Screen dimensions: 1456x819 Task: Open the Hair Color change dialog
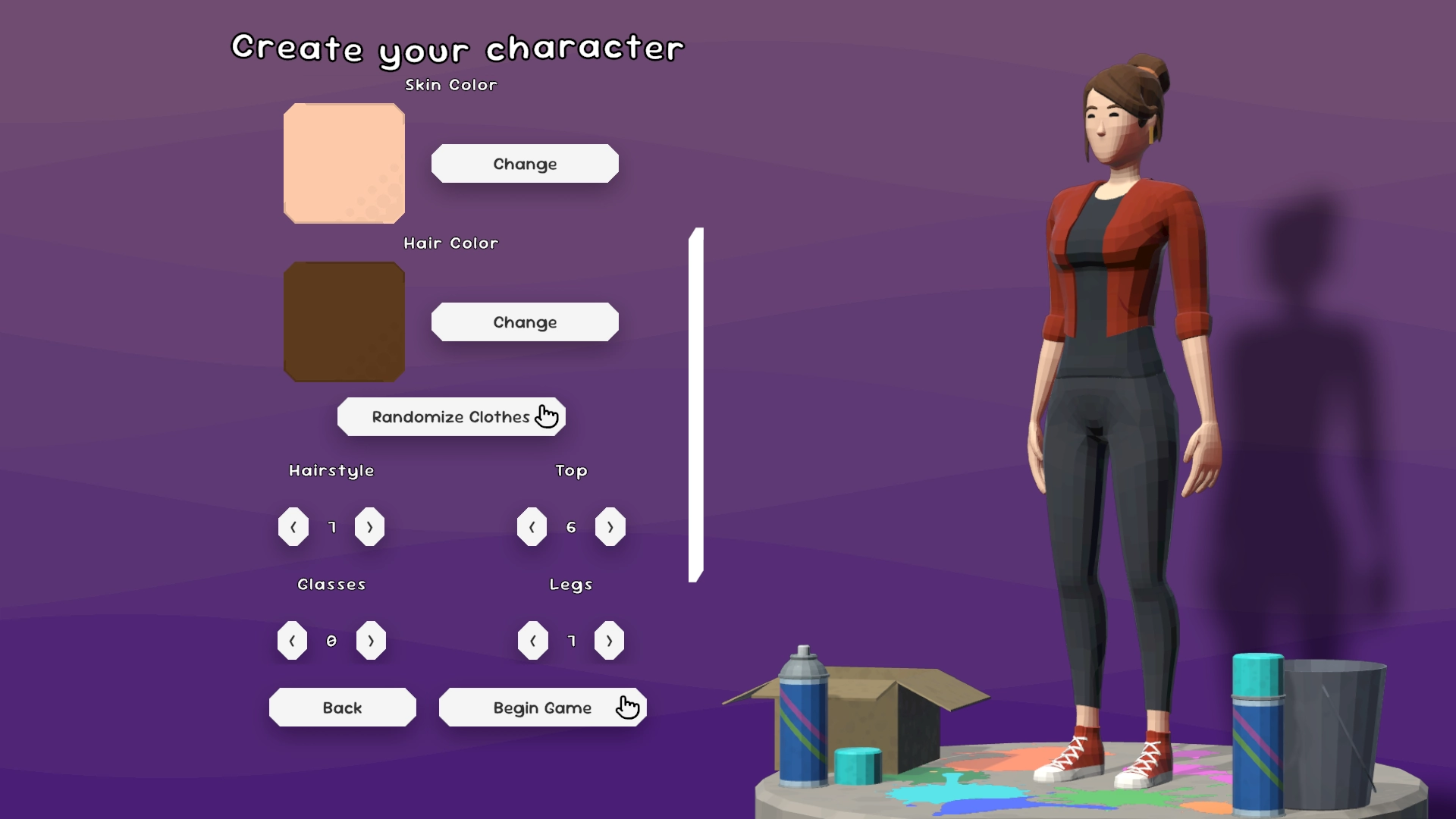(x=525, y=322)
